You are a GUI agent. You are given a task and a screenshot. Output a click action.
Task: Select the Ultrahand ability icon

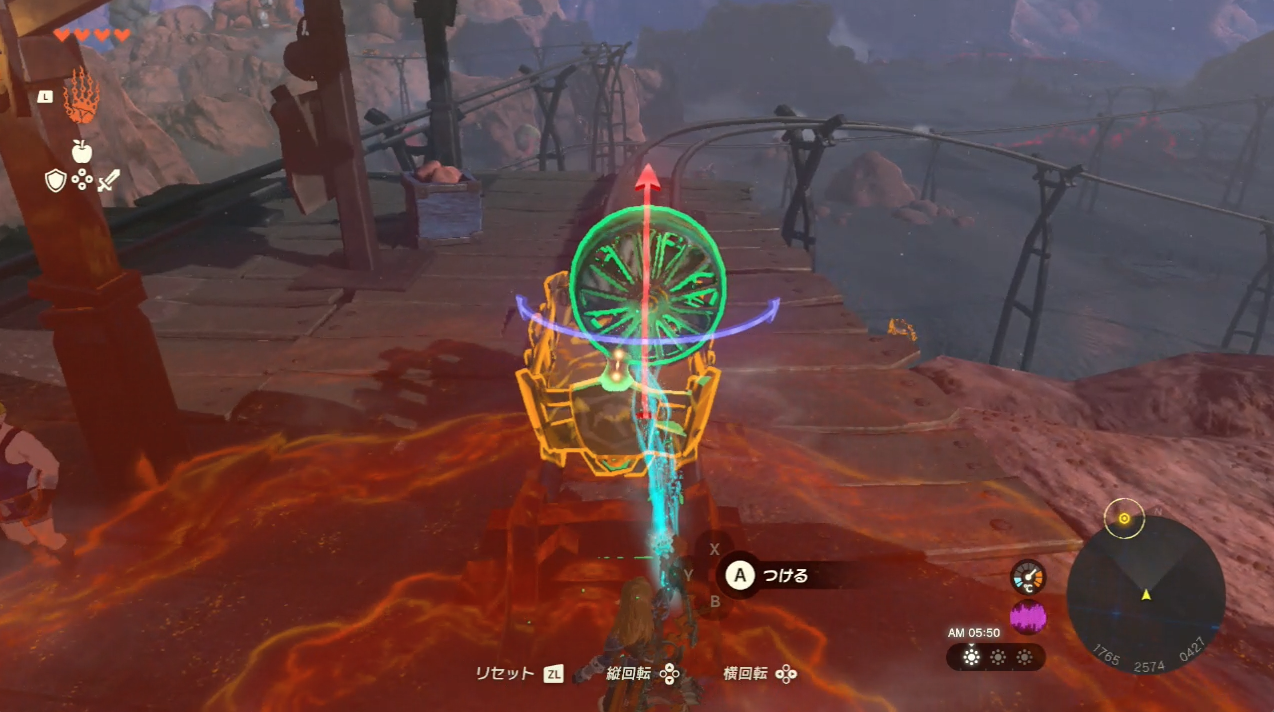pos(81,98)
